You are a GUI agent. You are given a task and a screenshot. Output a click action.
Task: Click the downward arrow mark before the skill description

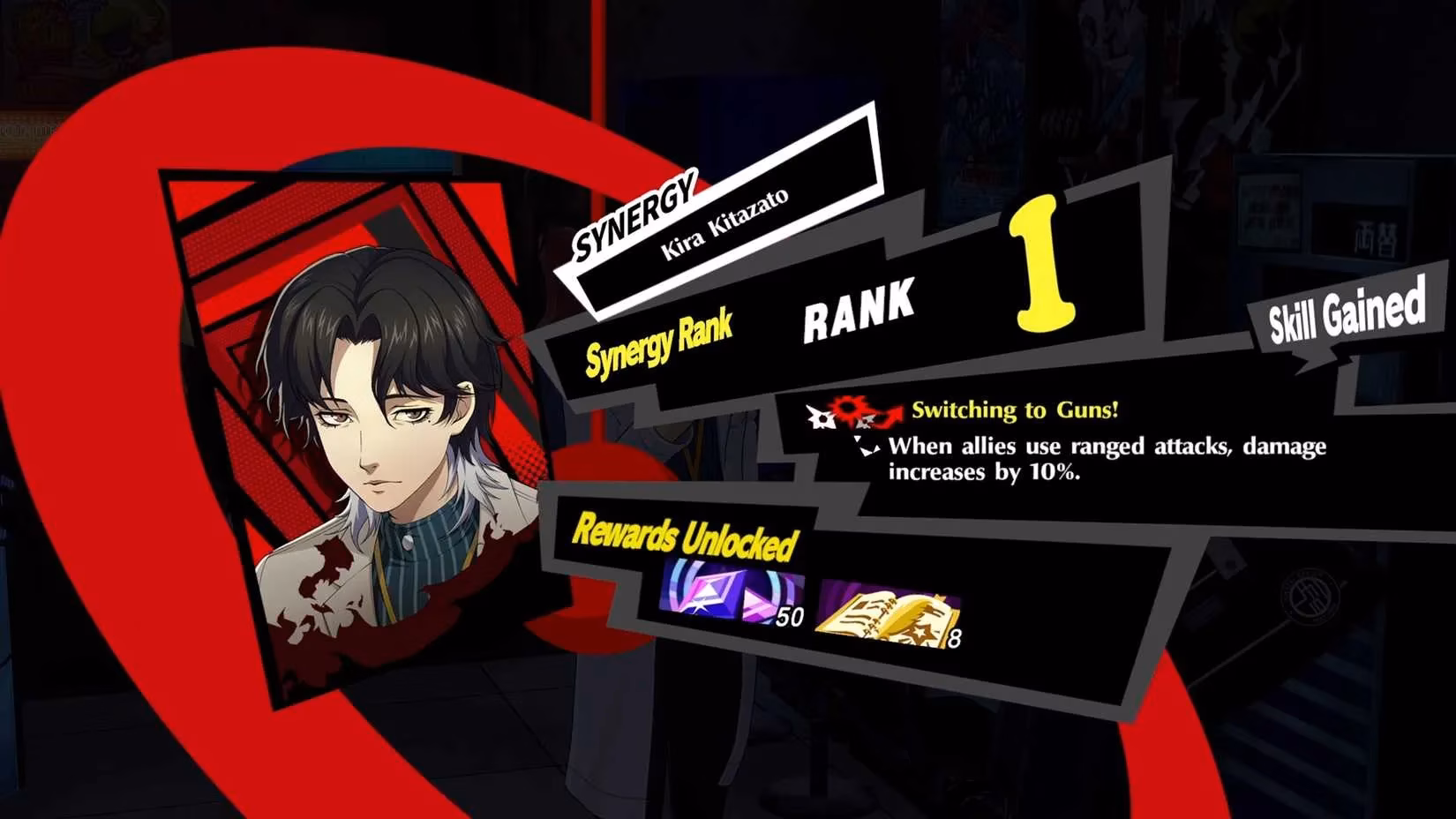(x=868, y=443)
